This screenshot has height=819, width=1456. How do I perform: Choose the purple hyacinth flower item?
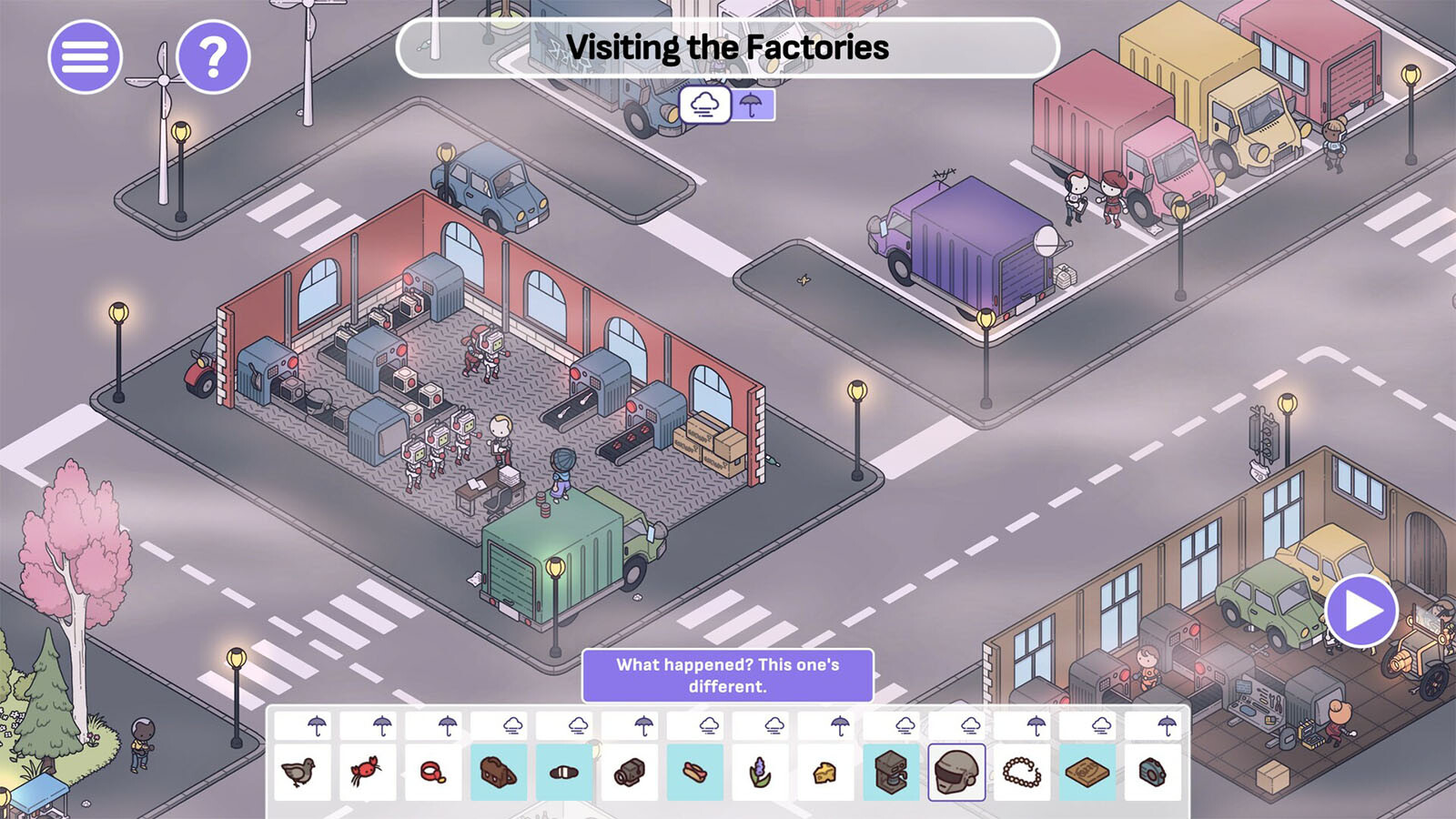pyautogui.click(x=761, y=773)
